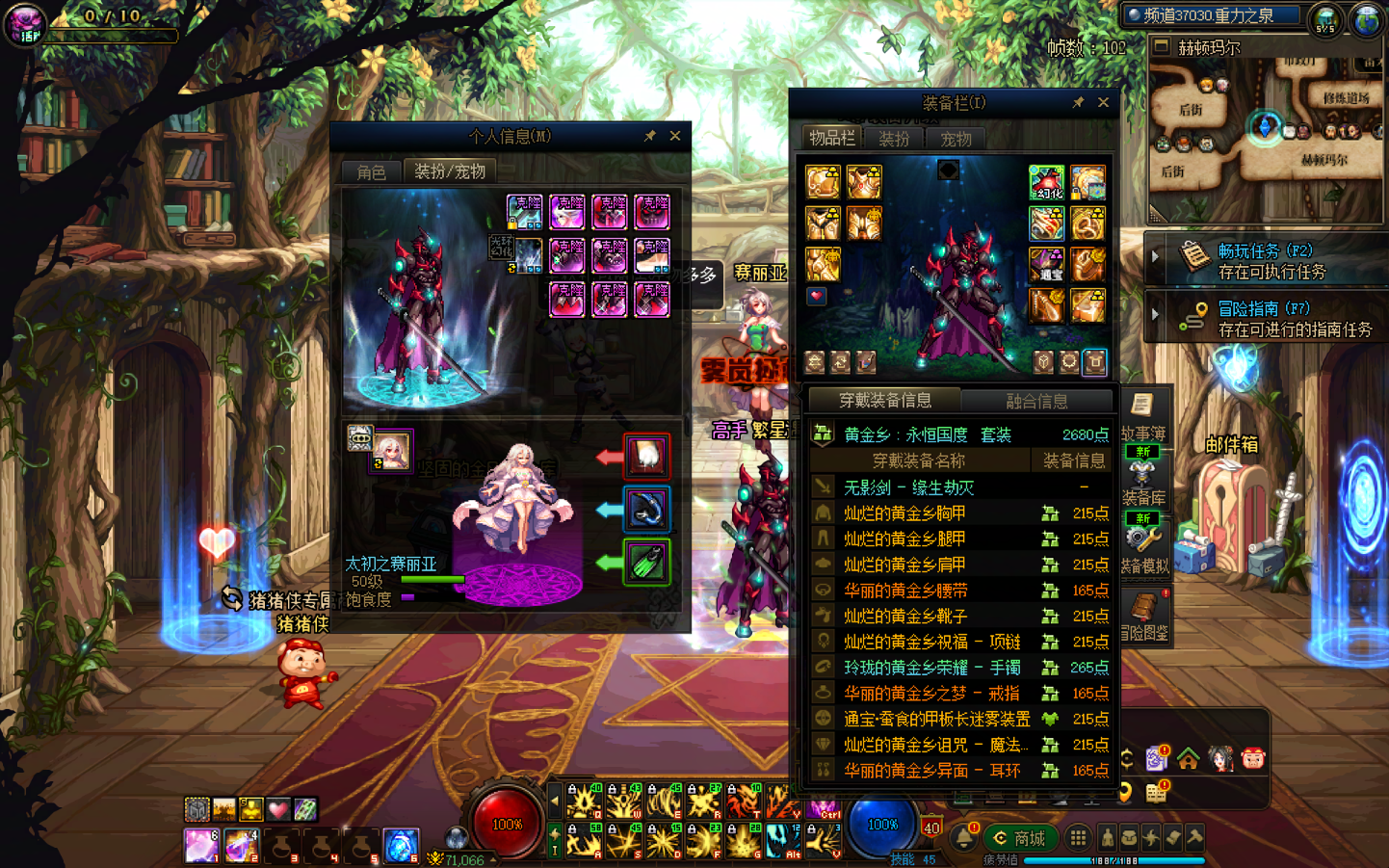1389x868 pixels.
Task: Open the 宠物 tab in 装备栏
Action: [x=956, y=139]
